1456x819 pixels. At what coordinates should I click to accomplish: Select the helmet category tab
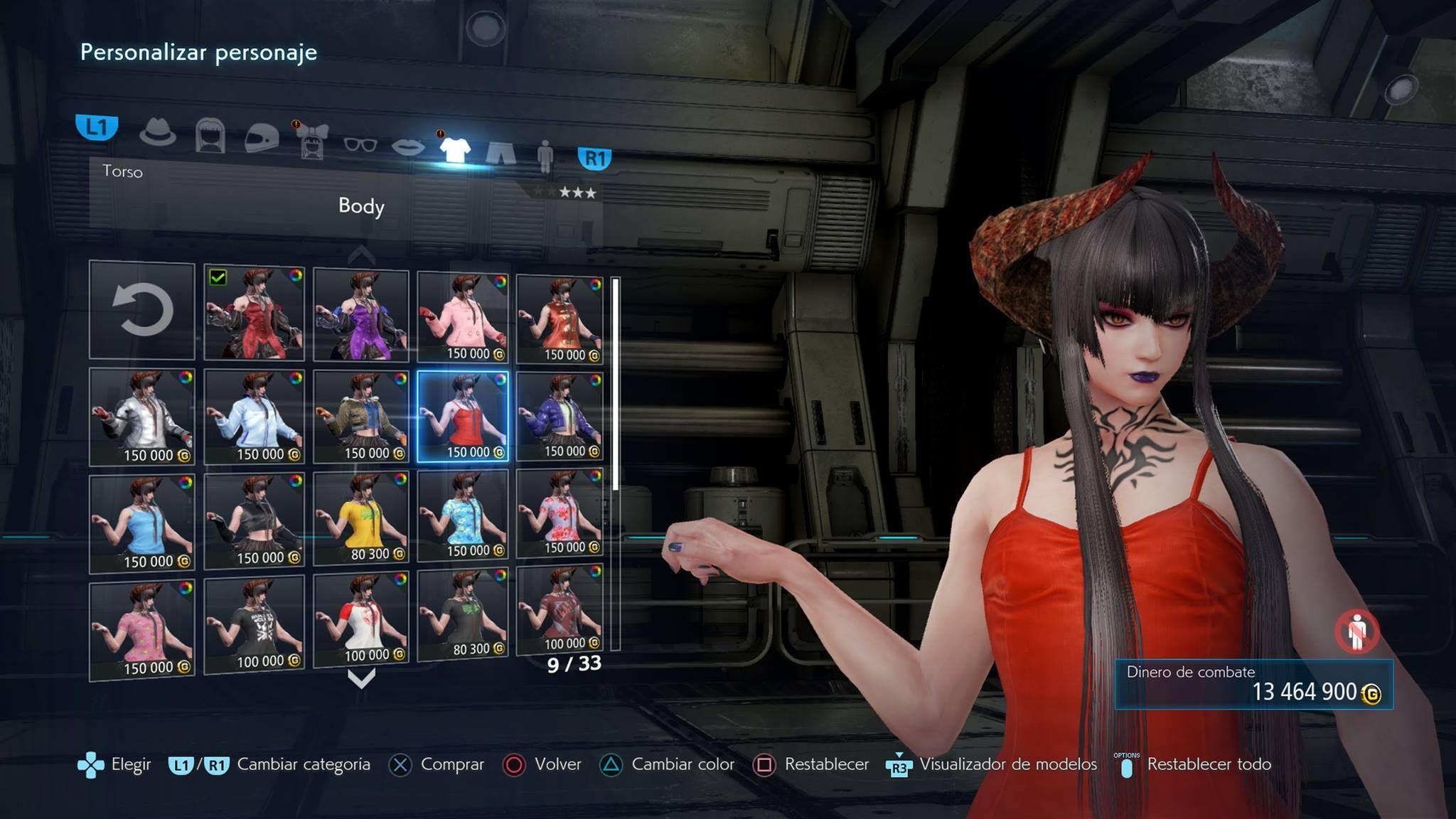click(261, 137)
